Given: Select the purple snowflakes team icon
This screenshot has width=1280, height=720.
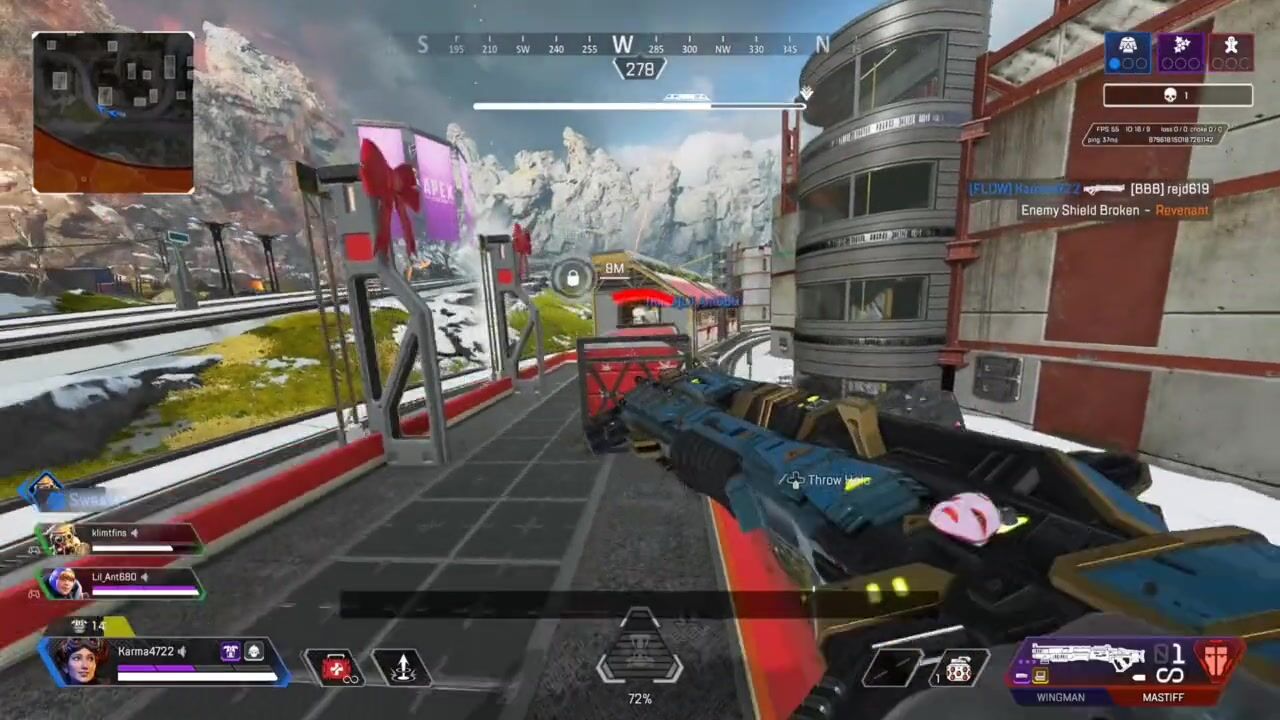Looking at the screenshot, I should 1180,51.
